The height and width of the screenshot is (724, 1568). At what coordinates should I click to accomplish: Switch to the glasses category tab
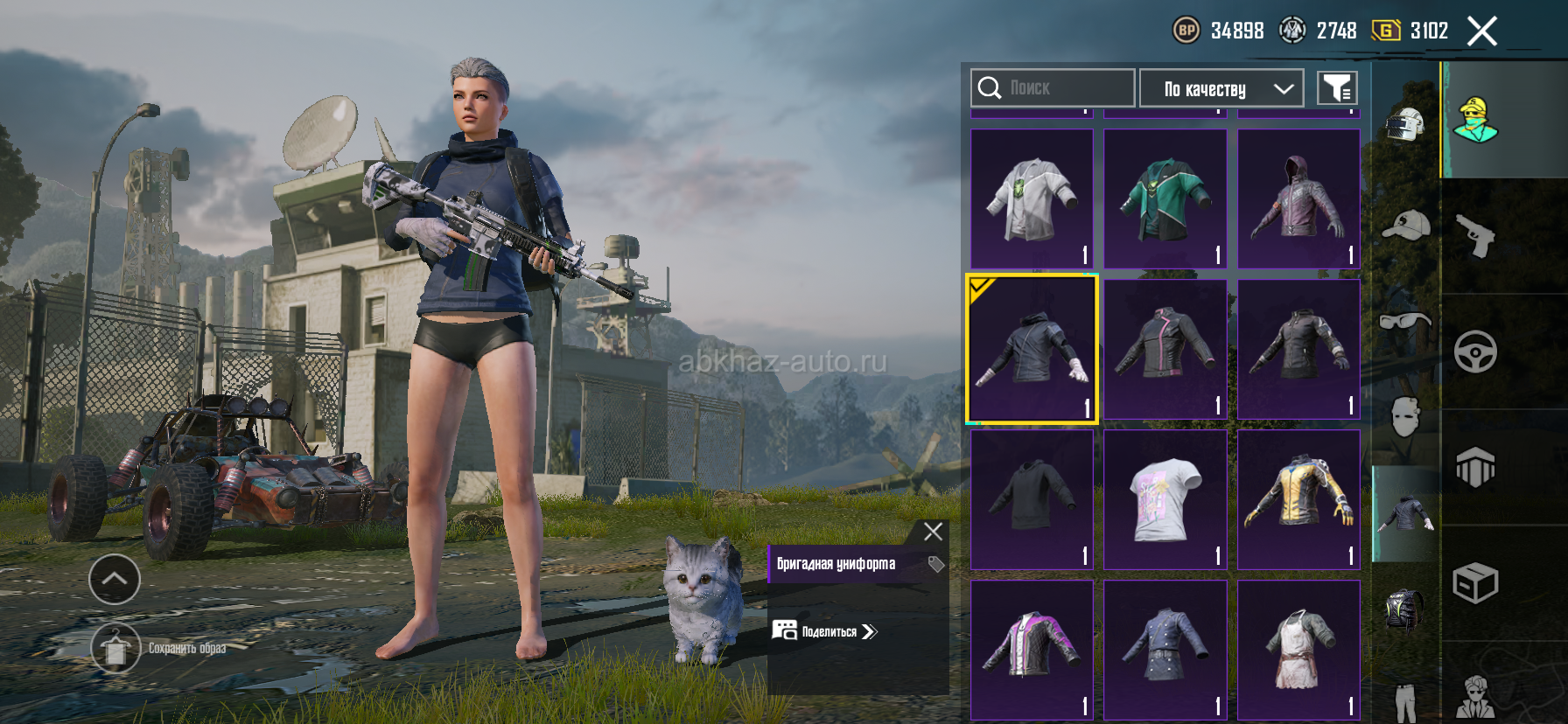[x=1405, y=321]
